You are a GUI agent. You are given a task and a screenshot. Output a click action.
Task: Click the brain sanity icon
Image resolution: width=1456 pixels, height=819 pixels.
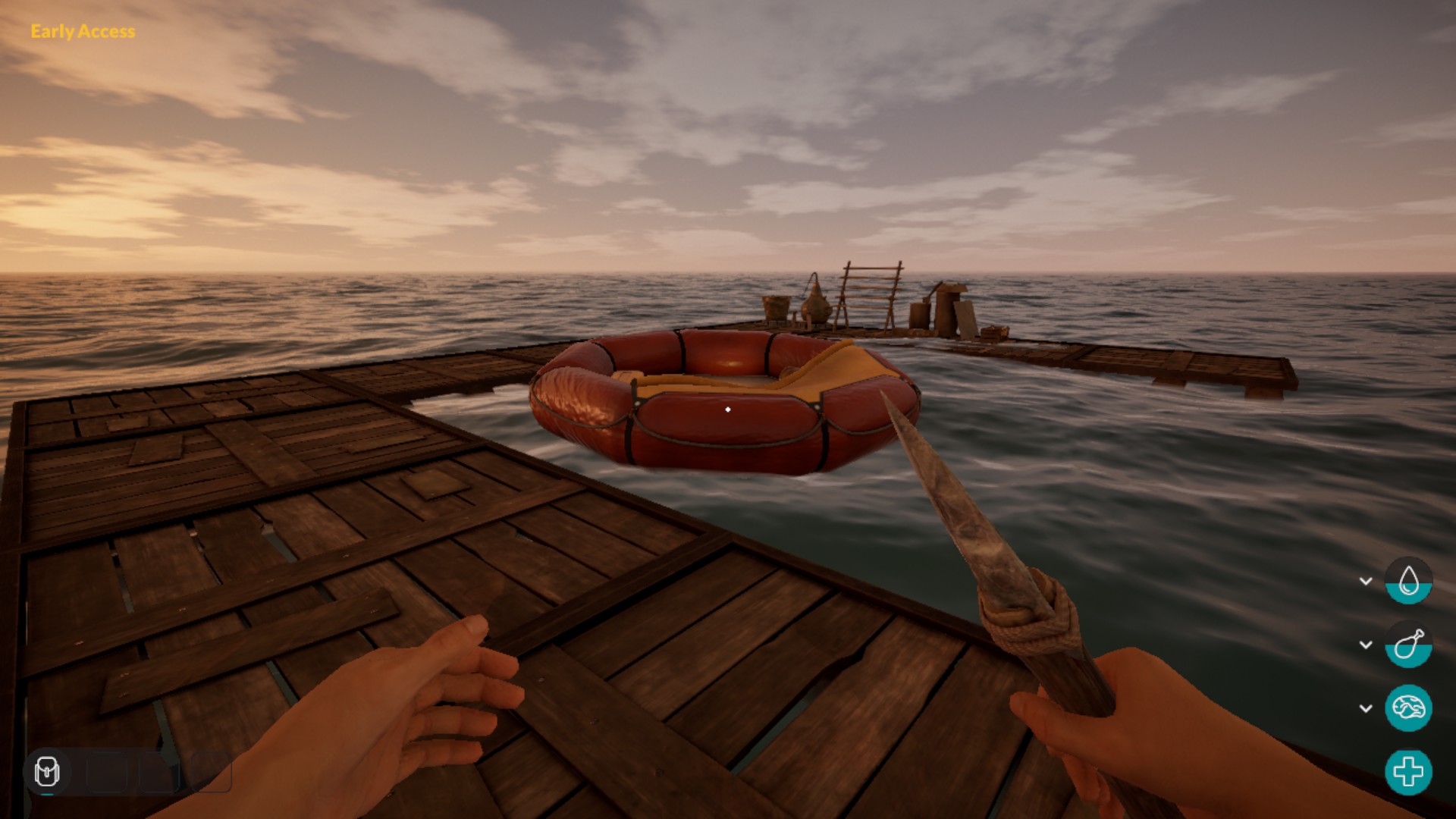pos(1408,708)
